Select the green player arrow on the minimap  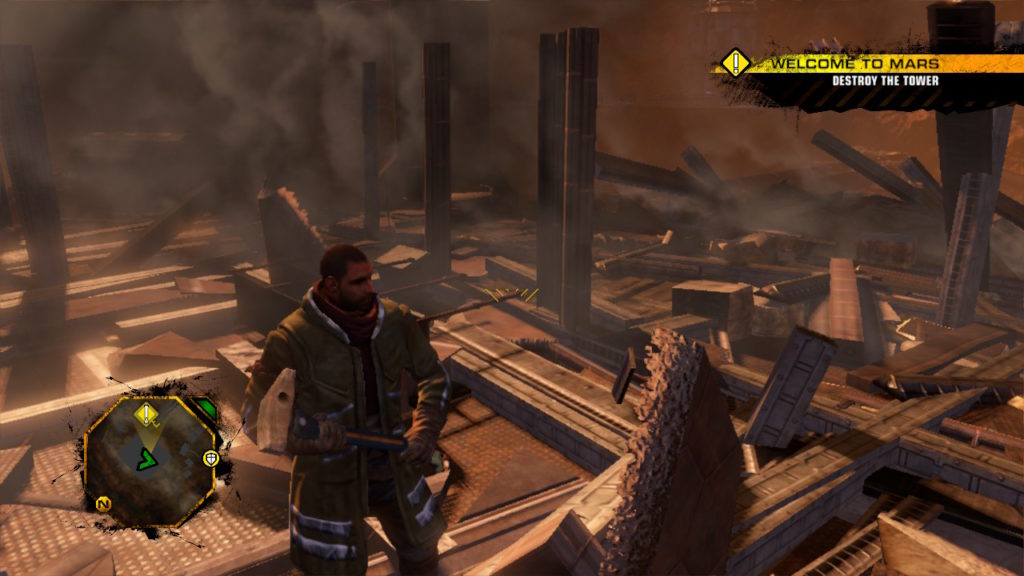[x=147, y=461]
